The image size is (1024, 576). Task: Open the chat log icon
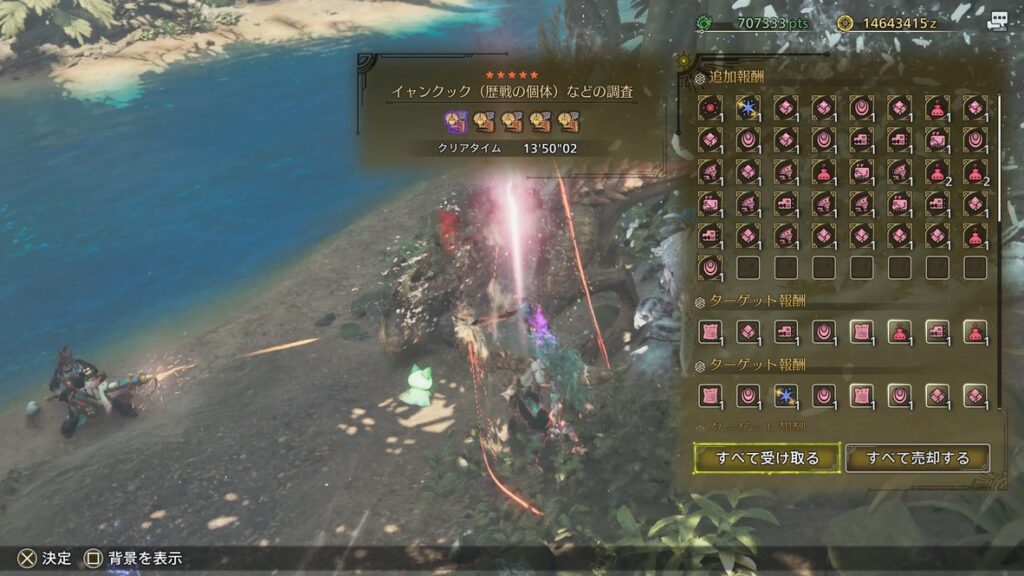pos(997,22)
